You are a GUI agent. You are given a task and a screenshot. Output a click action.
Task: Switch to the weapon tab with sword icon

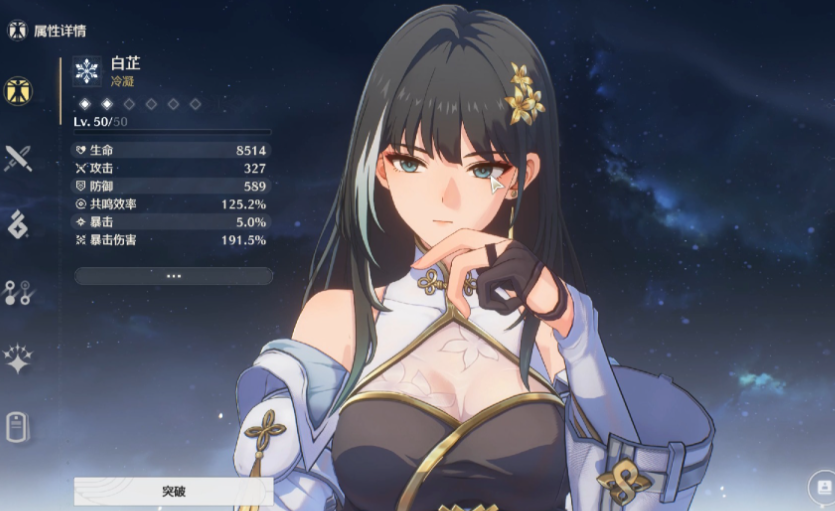tap(18, 158)
